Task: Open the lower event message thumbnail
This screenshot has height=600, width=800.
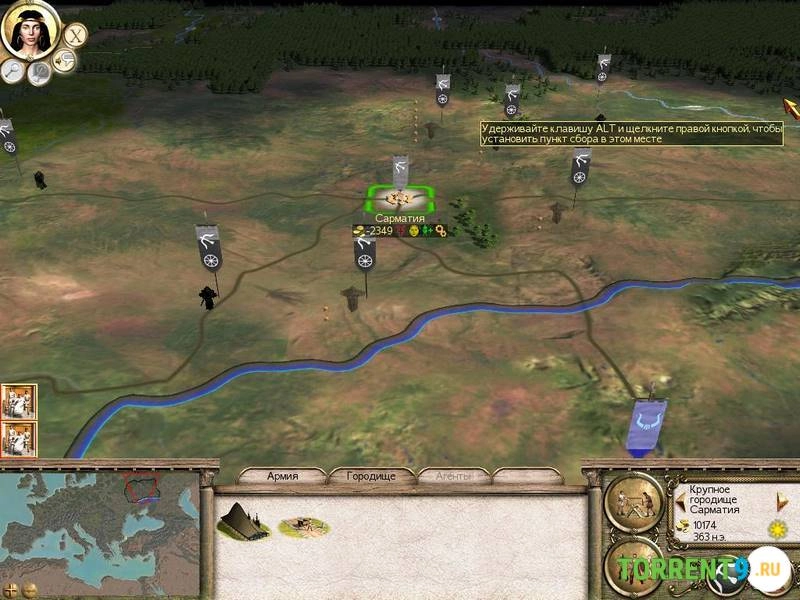Action: pyautogui.click(x=18, y=438)
